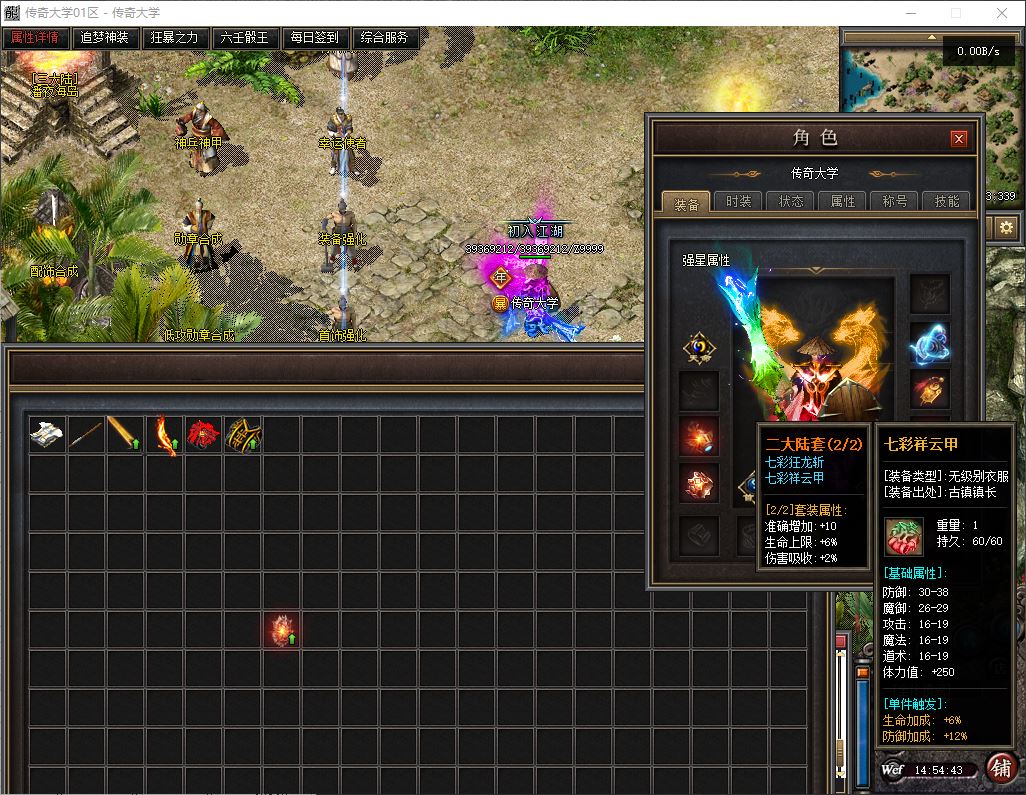
Task: Open the 属性详情 attribute details menu
Action: [x=35, y=38]
